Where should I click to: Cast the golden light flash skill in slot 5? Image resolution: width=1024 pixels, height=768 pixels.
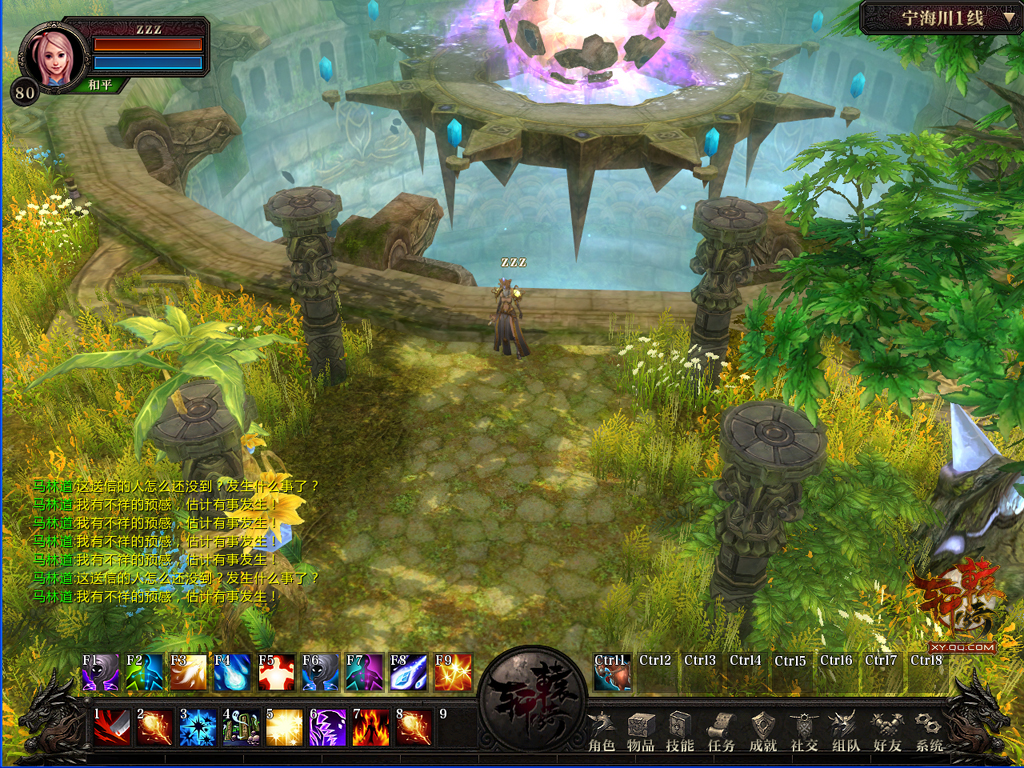284,727
